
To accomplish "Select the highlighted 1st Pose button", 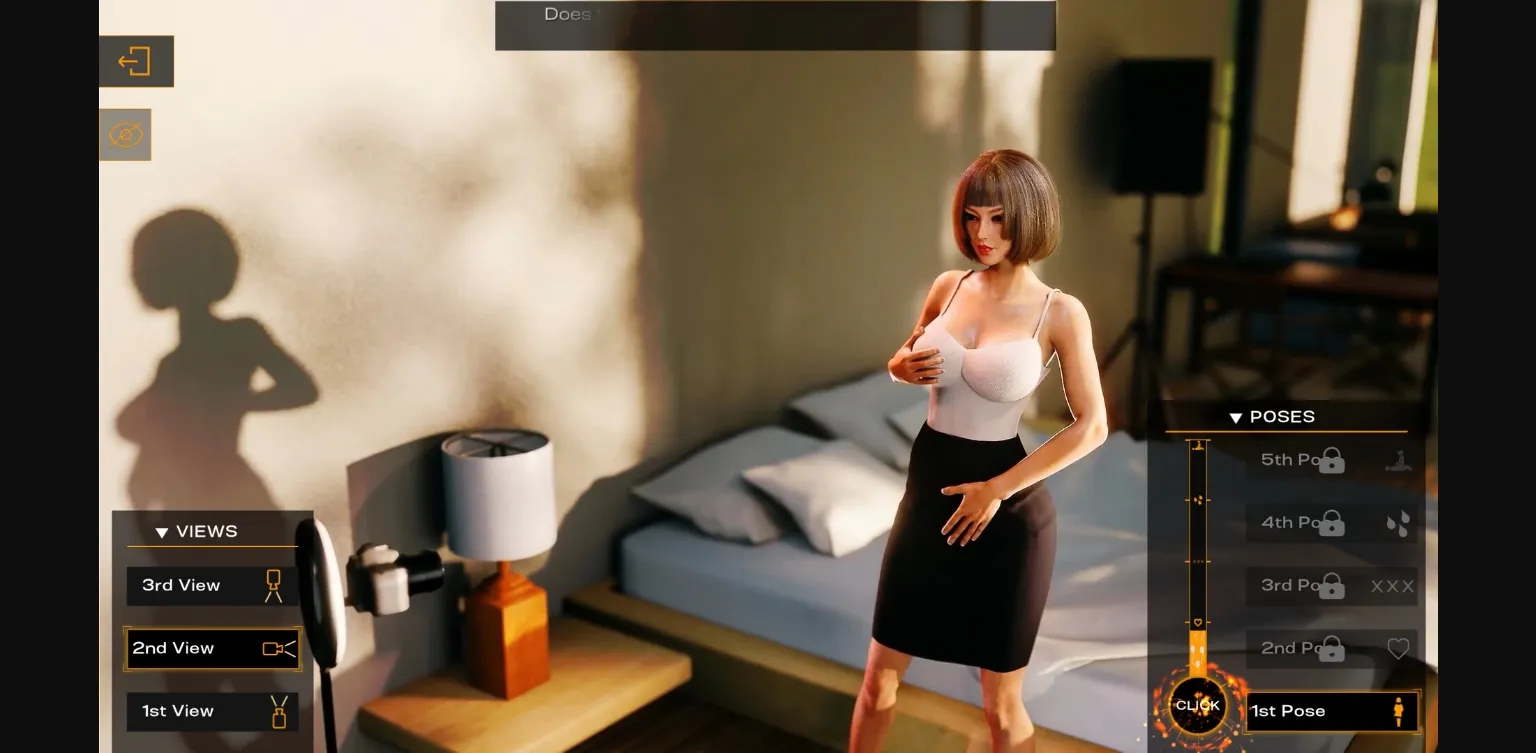I will tap(1320, 711).
